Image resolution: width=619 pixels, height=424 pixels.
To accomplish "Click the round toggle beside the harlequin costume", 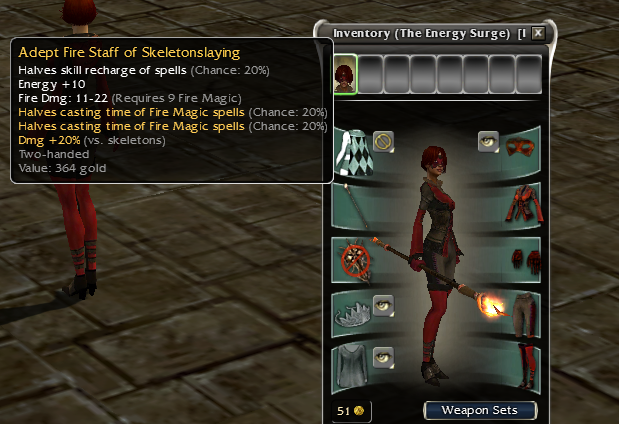I will point(384,141).
